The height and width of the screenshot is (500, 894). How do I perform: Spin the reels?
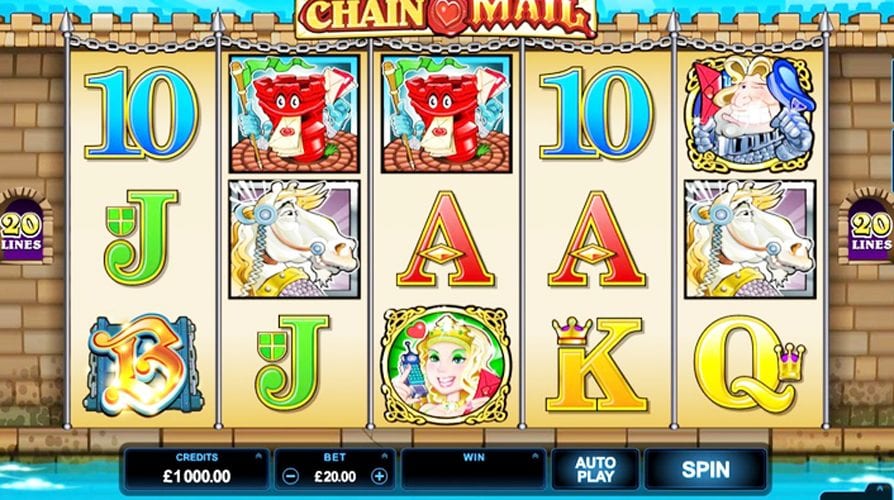(x=705, y=468)
